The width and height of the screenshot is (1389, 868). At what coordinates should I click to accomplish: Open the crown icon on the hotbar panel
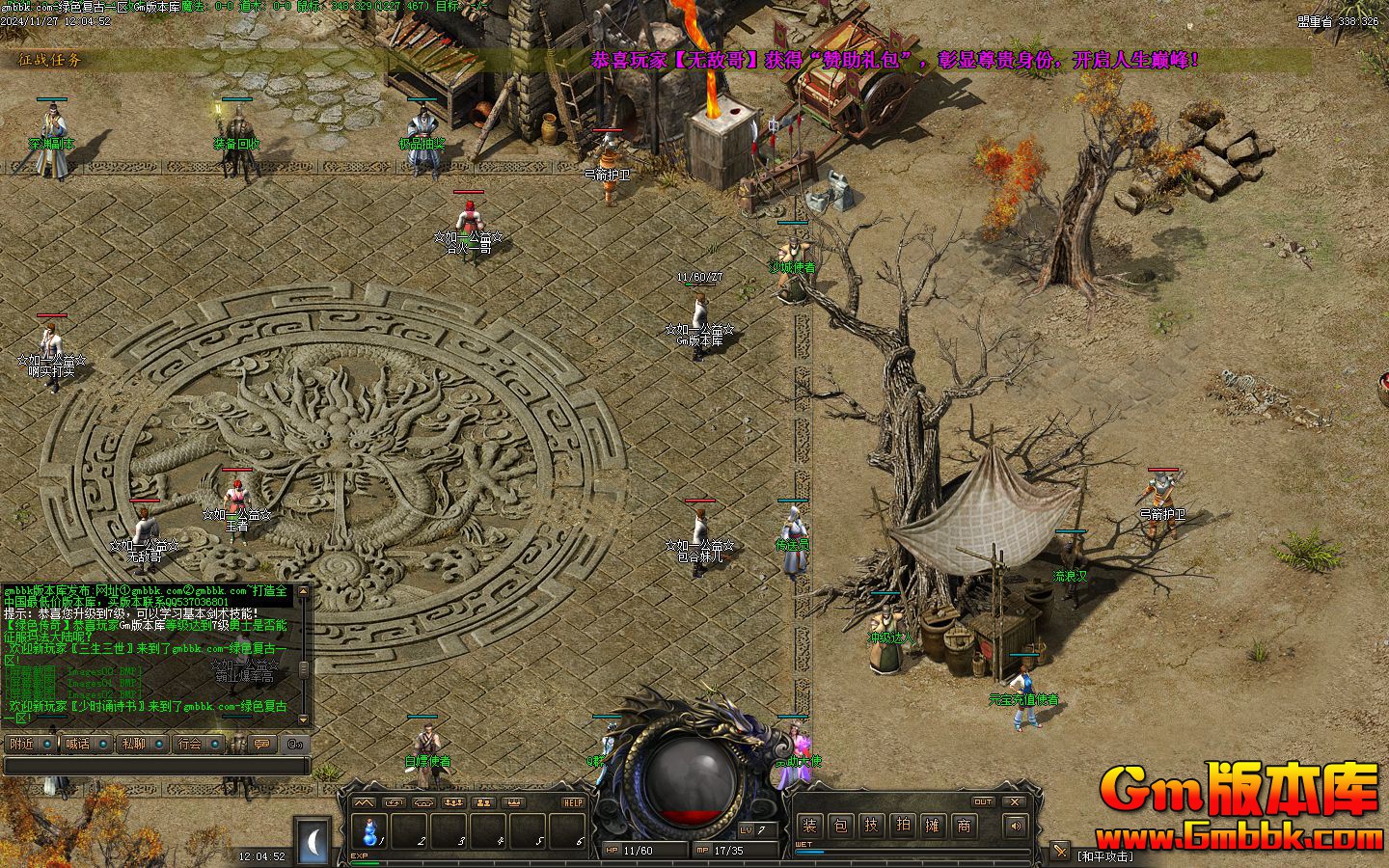(514, 802)
